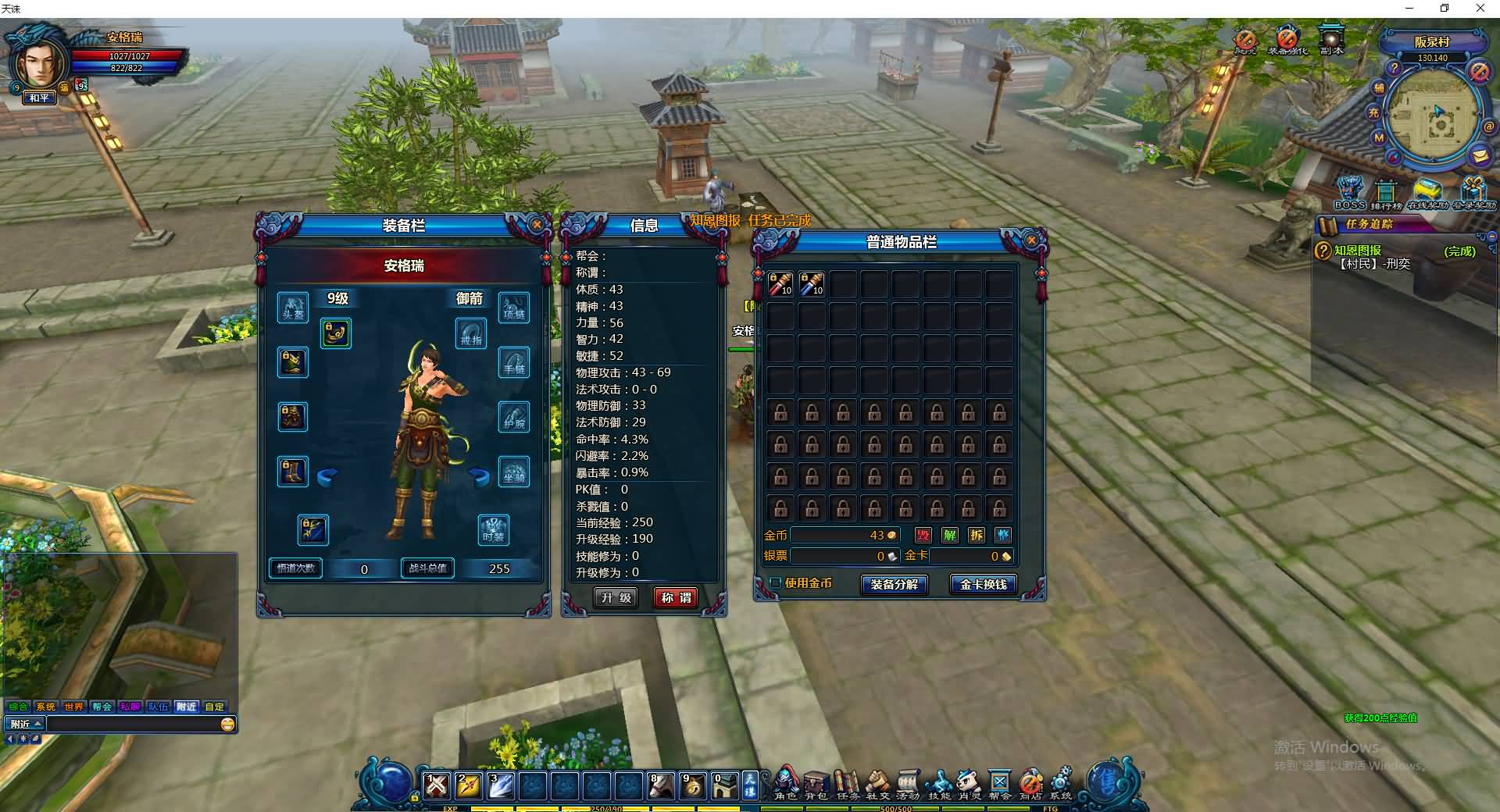Close the 装备栏 equipment panel
The width and height of the screenshot is (1500, 812).
(537, 225)
